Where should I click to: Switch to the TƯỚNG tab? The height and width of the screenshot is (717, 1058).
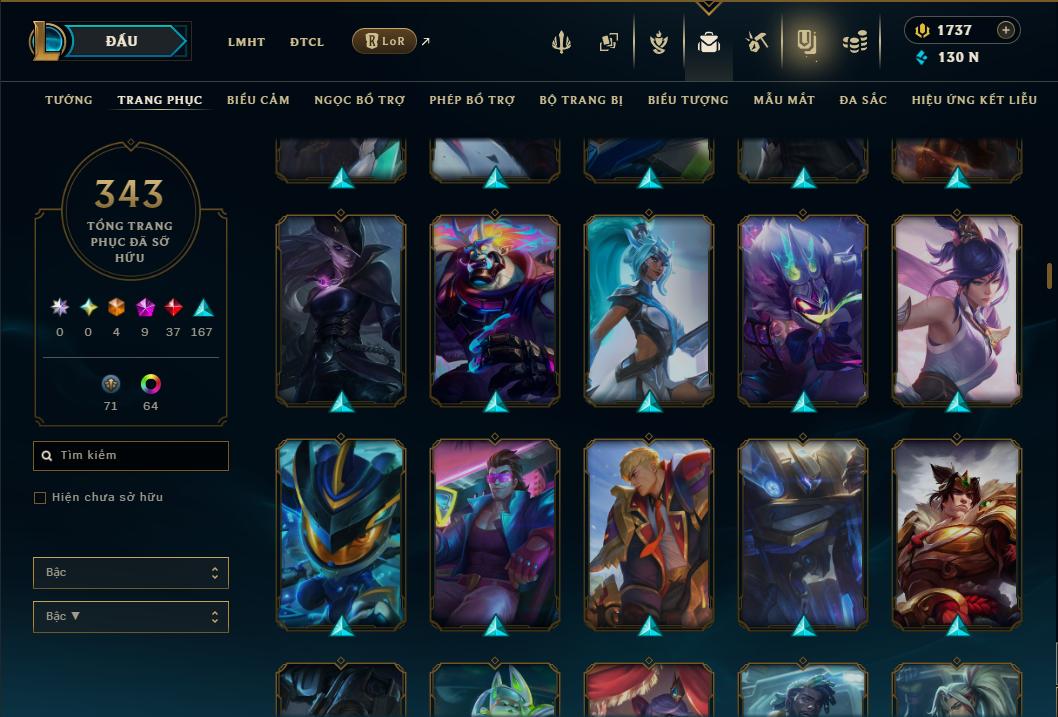[x=69, y=100]
